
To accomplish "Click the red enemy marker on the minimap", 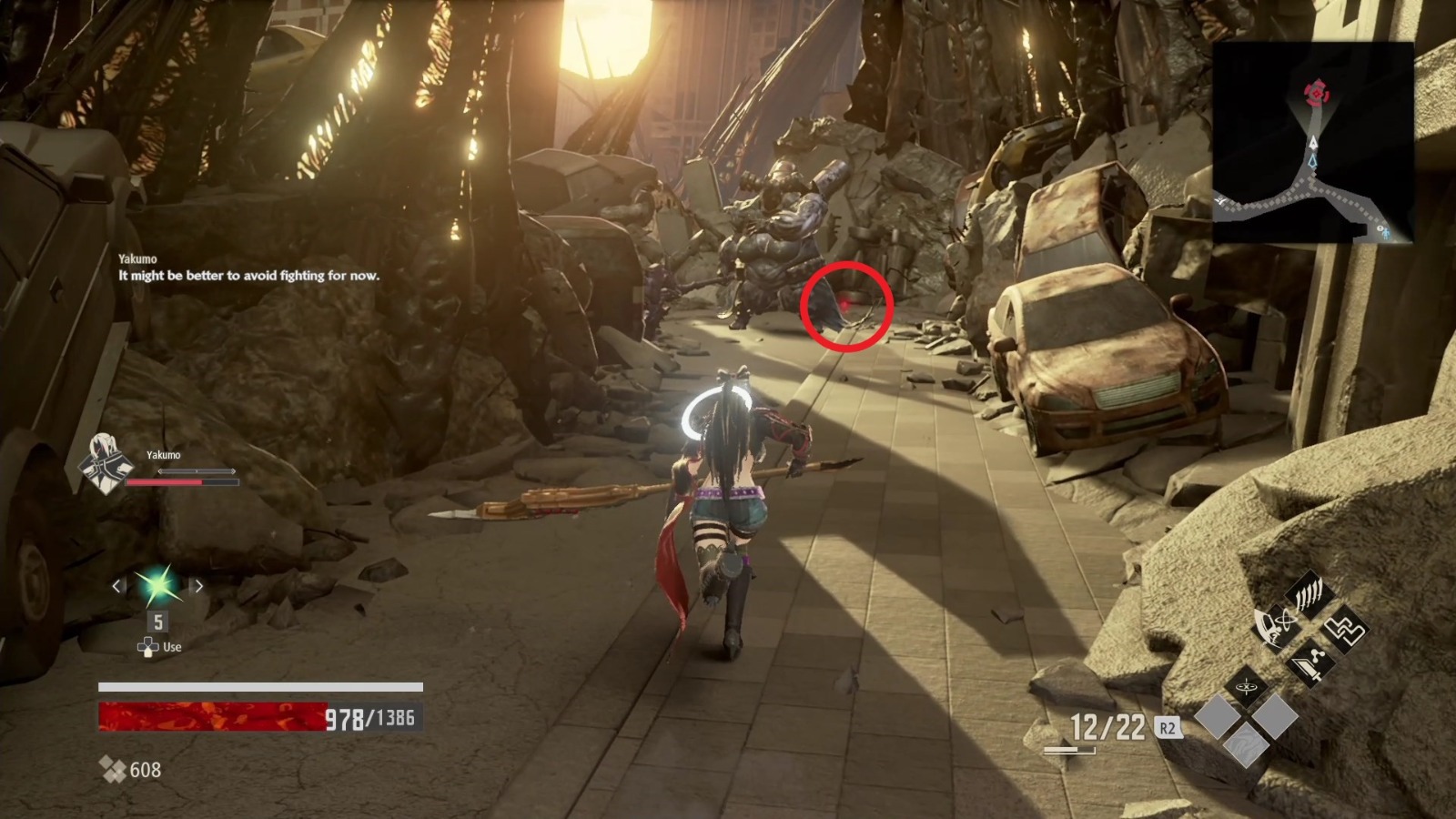I will [x=1316, y=92].
